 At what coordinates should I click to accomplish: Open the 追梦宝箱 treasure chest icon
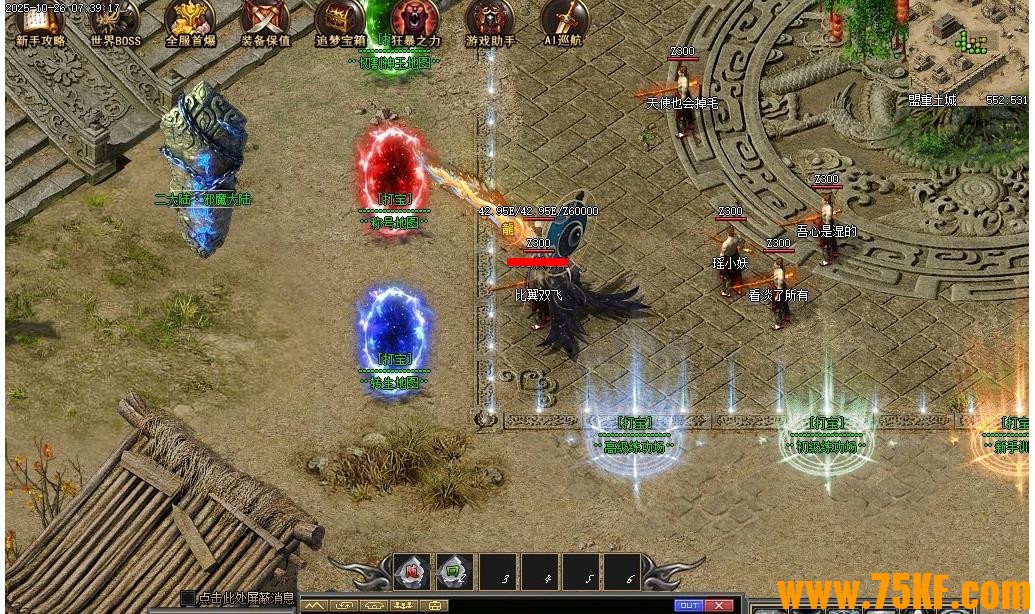click(x=340, y=20)
